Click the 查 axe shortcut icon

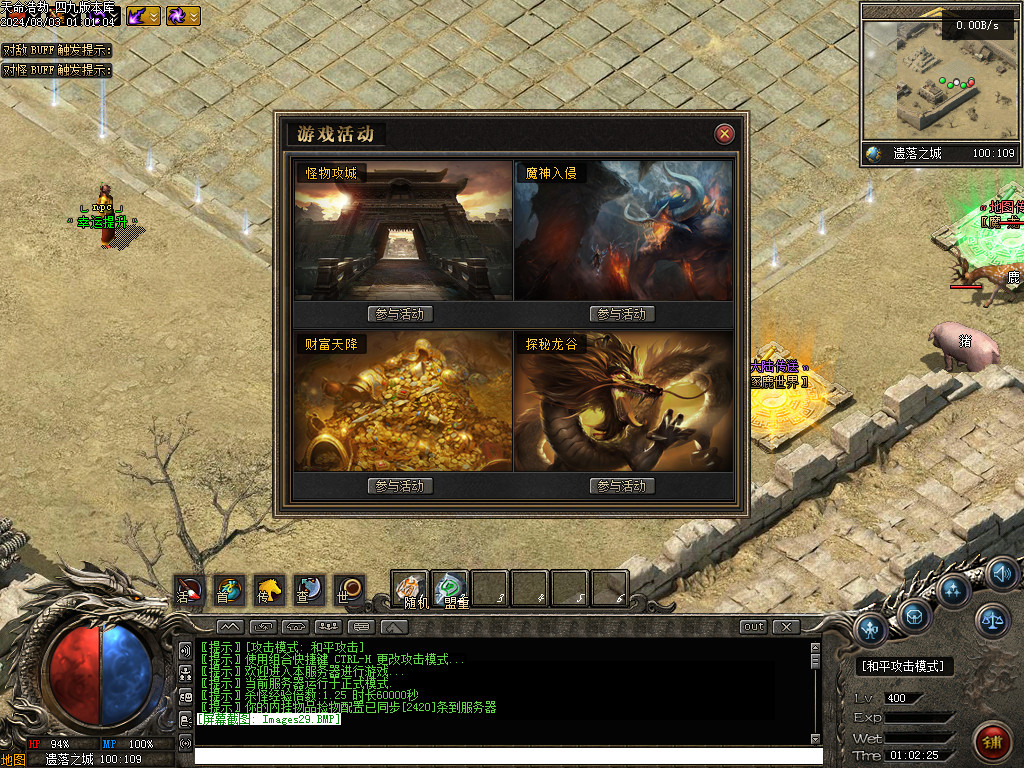309,590
